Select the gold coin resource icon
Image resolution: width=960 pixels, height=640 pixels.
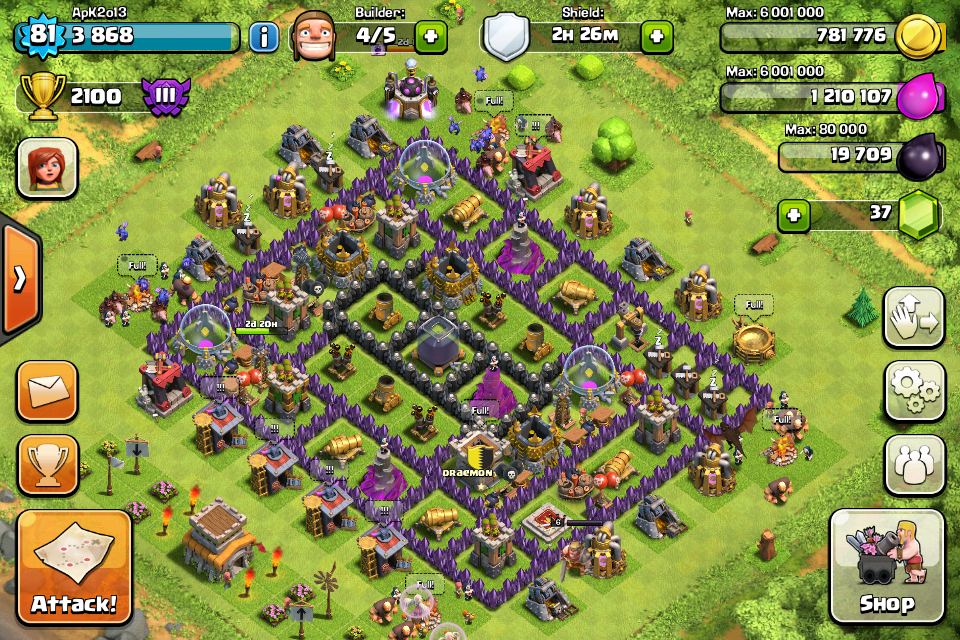point(914,38)
